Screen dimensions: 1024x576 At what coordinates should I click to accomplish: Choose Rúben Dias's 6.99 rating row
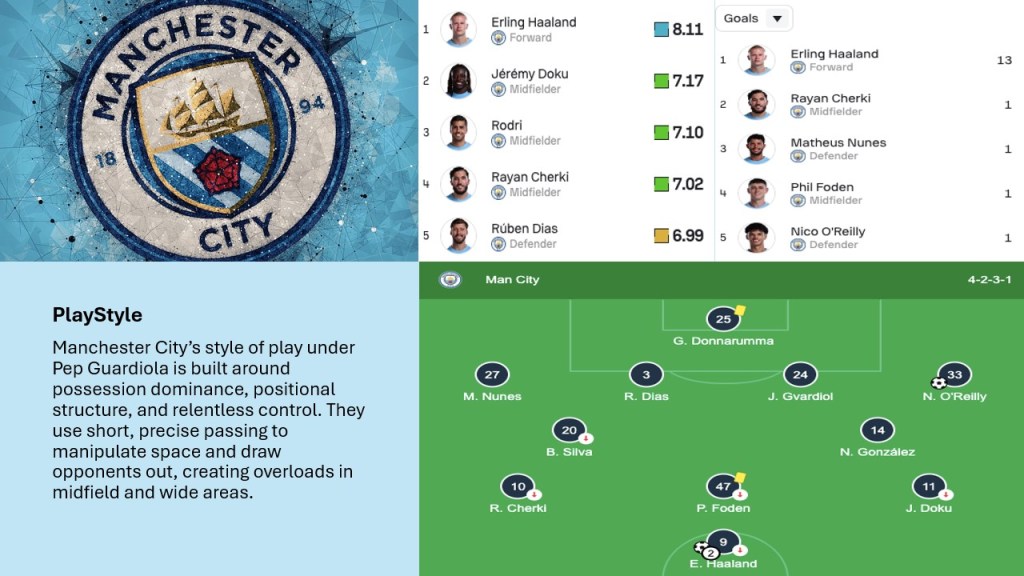[x=565, y=235]
